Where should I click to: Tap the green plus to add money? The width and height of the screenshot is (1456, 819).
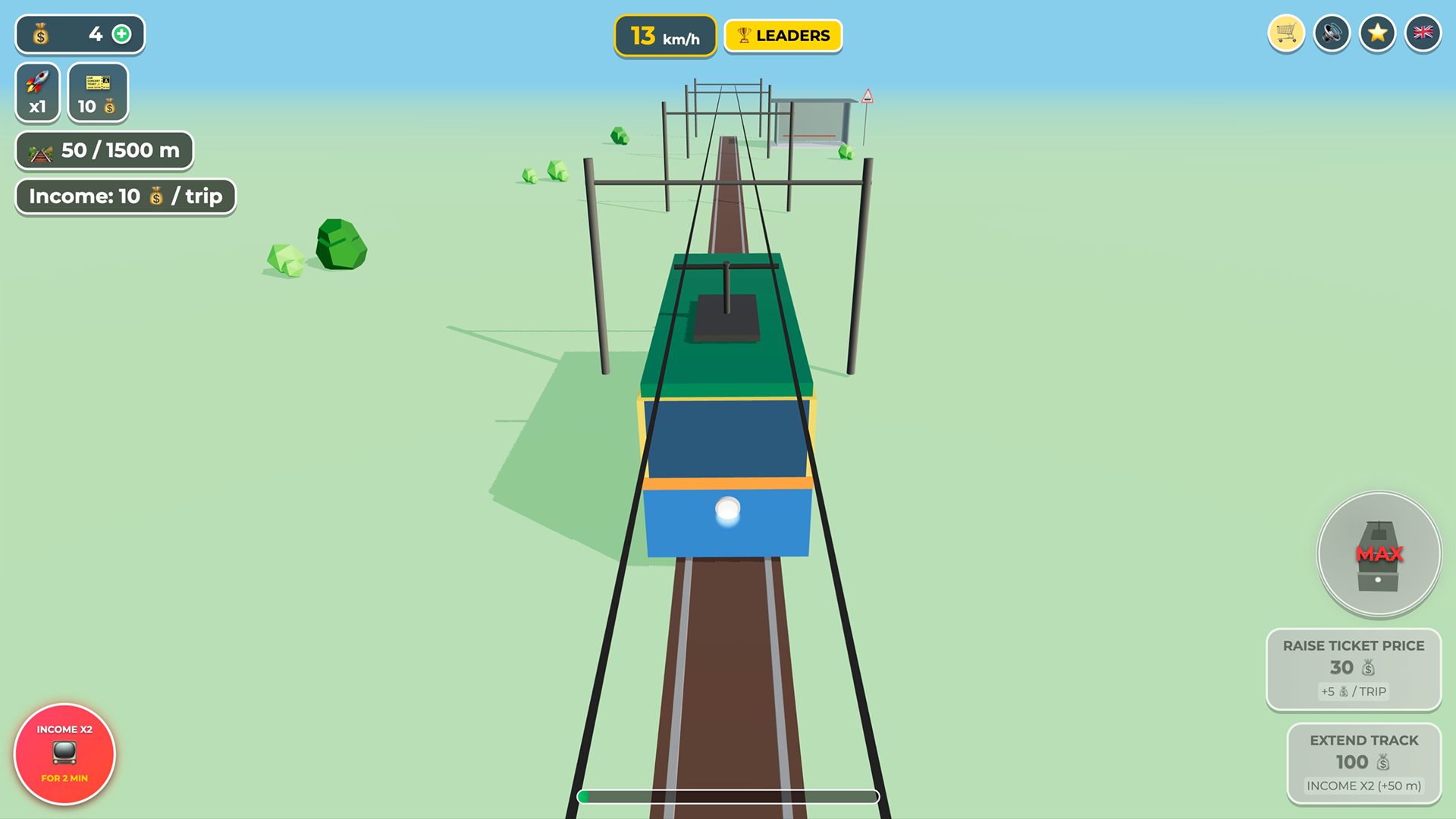122,33
